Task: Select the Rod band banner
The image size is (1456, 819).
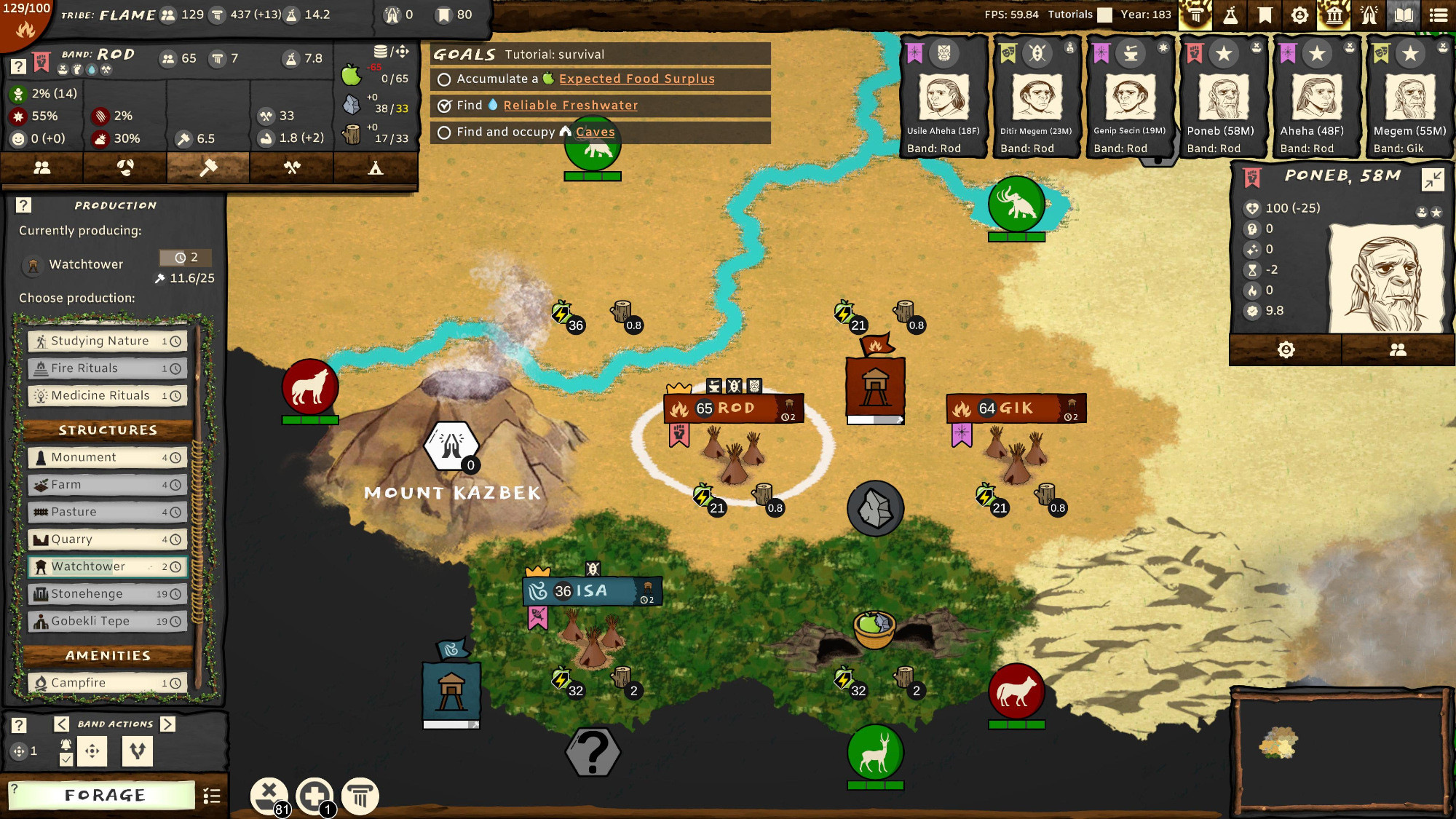Action: coord(734,408)
